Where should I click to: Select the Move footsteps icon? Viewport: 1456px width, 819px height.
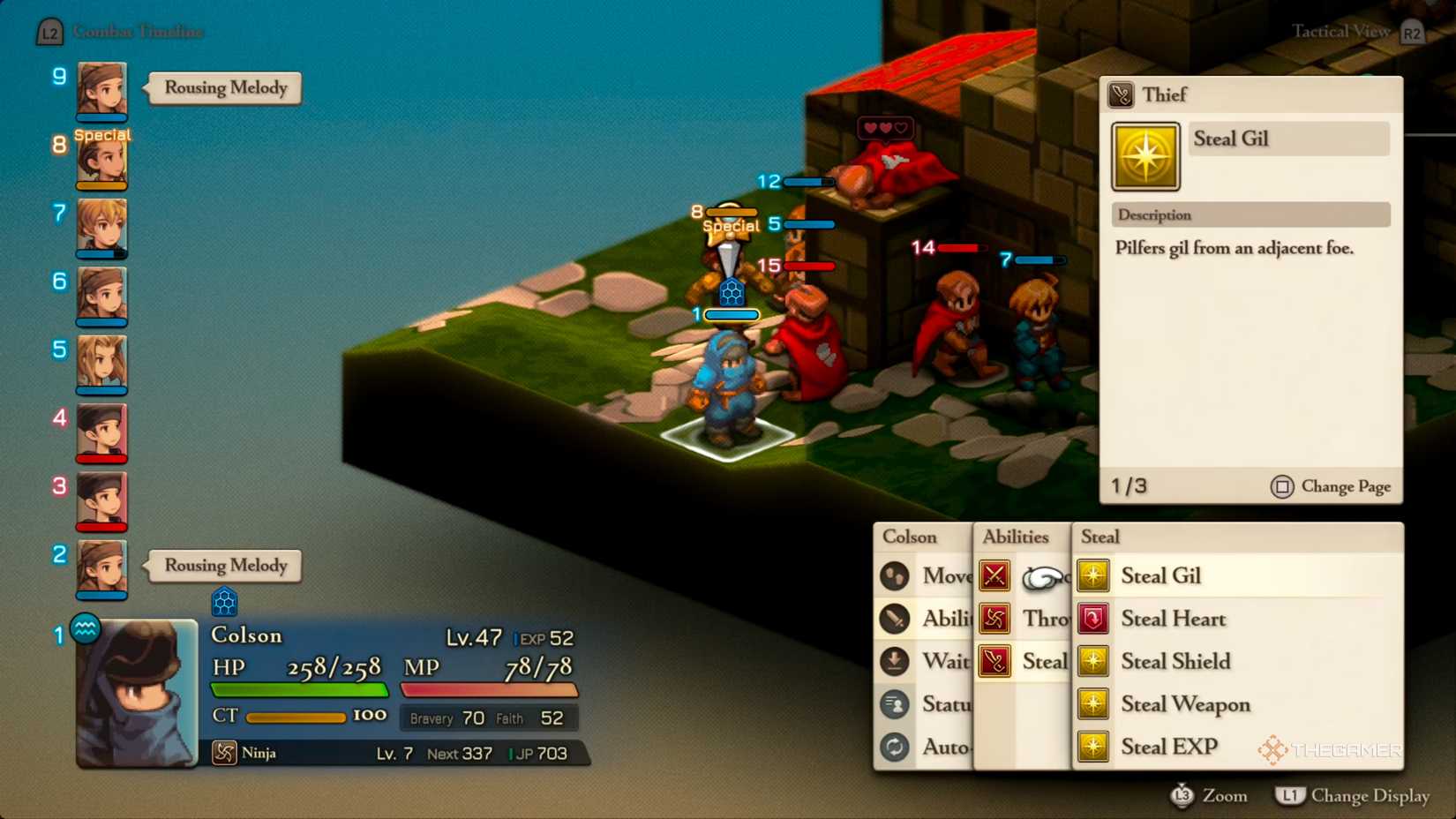pyautogui.click(x=895, y=575)
